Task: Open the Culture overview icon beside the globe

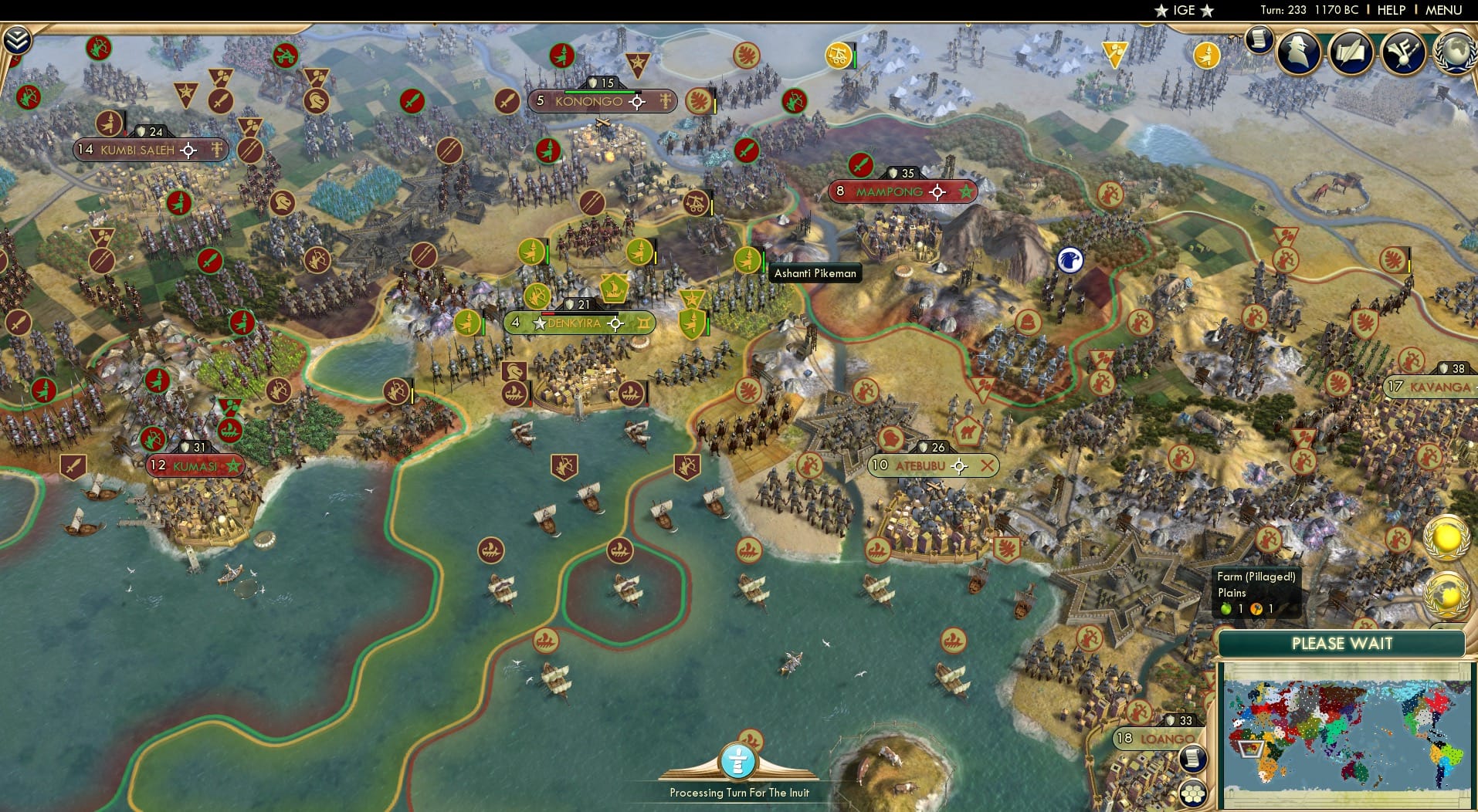Action: (x=1402, y=53)
